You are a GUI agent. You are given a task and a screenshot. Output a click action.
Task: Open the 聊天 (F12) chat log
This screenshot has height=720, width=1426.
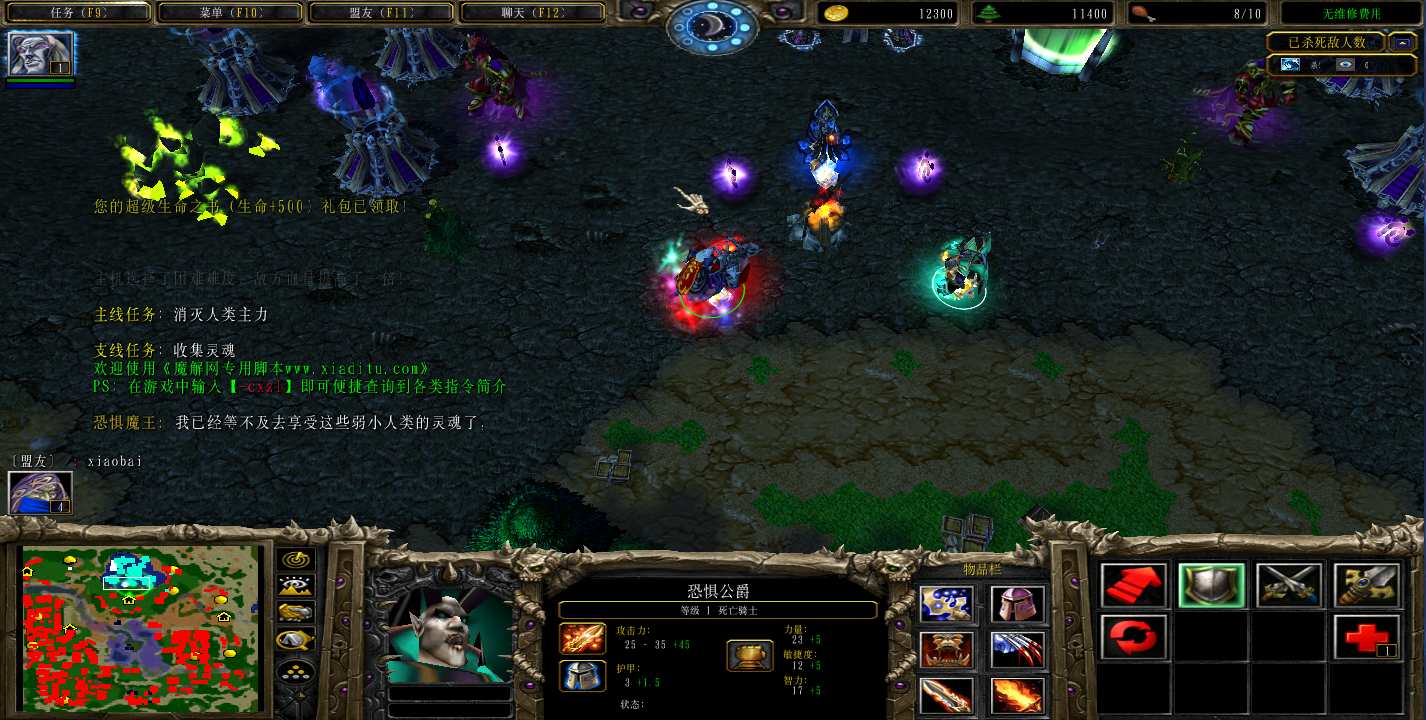(531, 13)
